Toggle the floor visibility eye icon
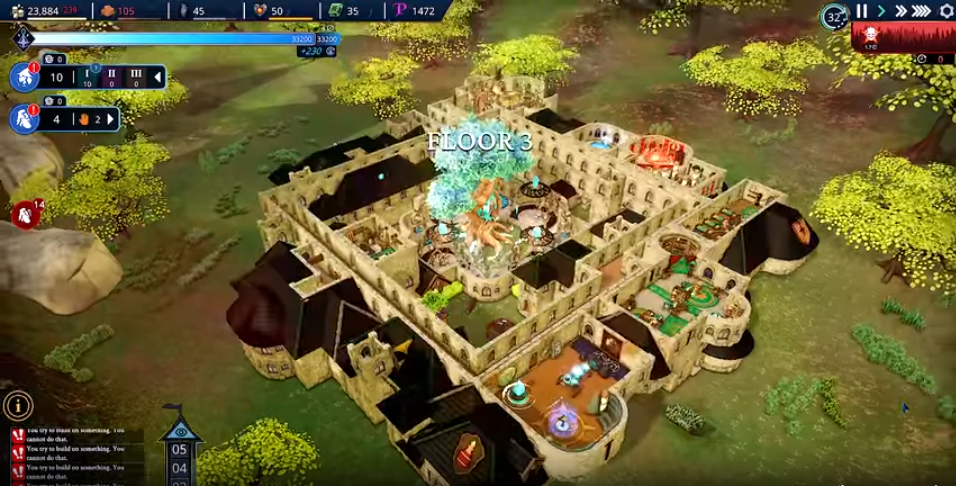 click(x=180, y=431)
